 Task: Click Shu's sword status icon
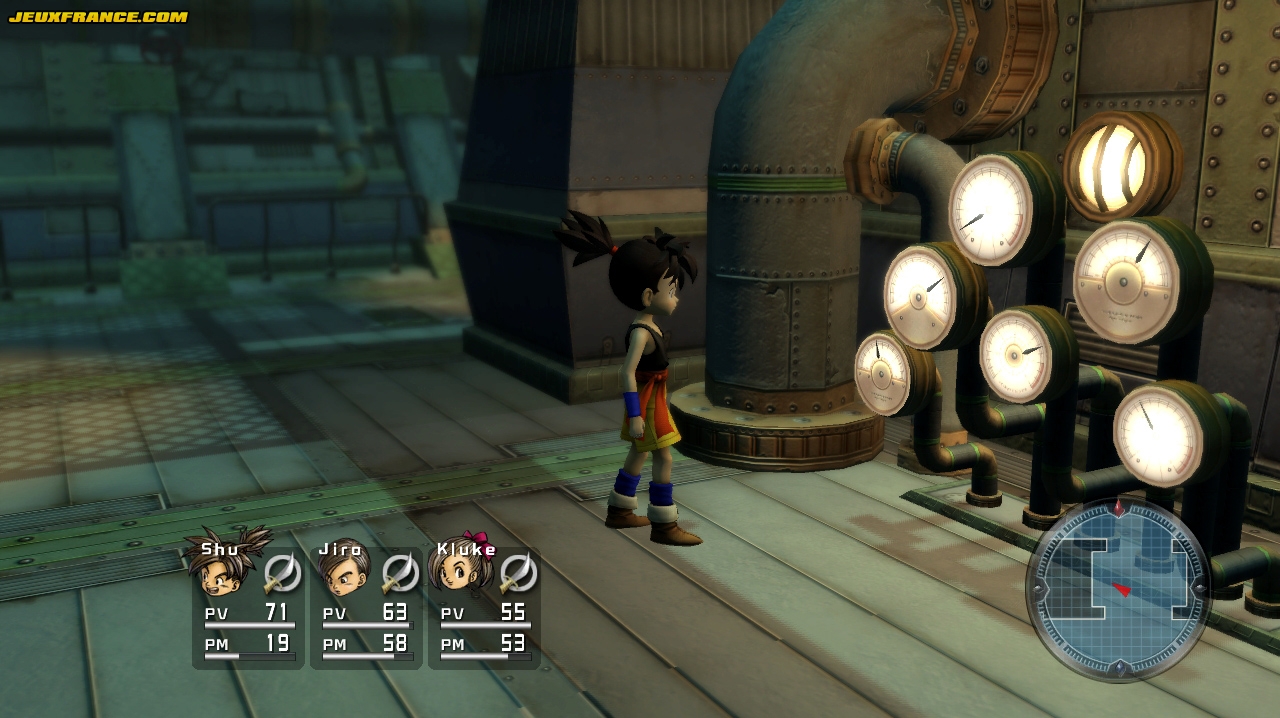pyautogui.click(x=282, y=573)
